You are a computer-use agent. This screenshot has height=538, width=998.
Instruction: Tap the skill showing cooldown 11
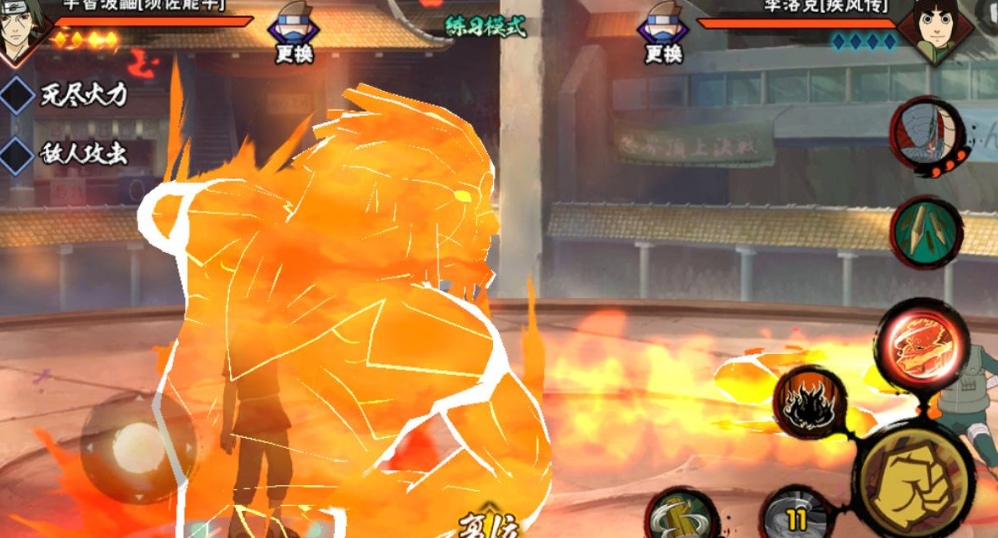[796, 515]
